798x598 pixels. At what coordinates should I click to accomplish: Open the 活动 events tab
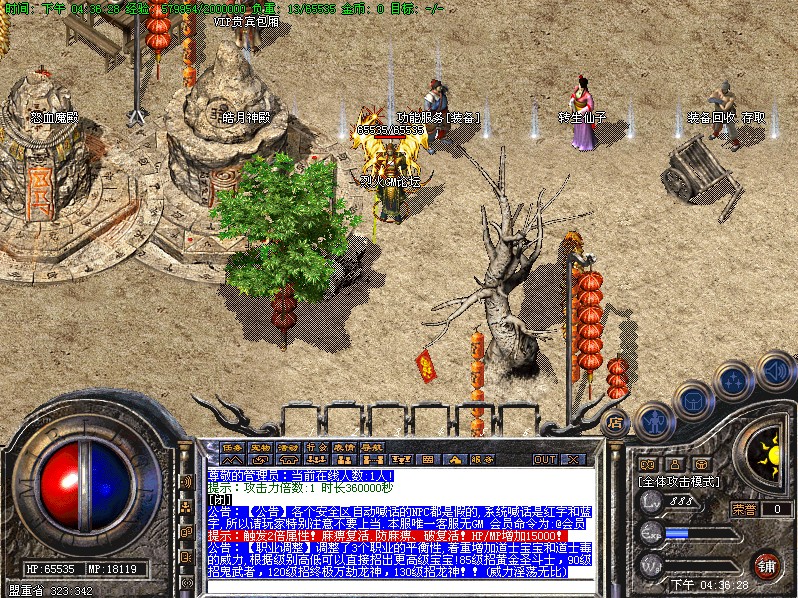coord(289,446)
